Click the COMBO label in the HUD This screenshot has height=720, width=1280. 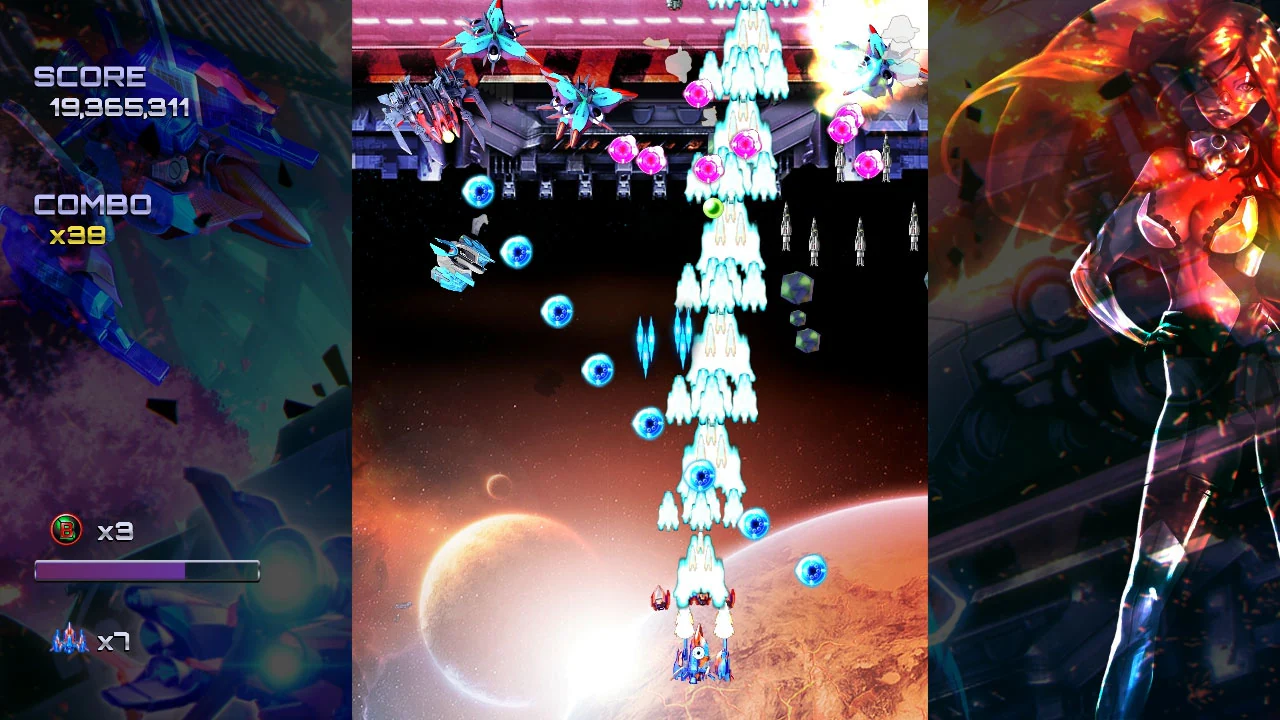(x=92, y=205)
